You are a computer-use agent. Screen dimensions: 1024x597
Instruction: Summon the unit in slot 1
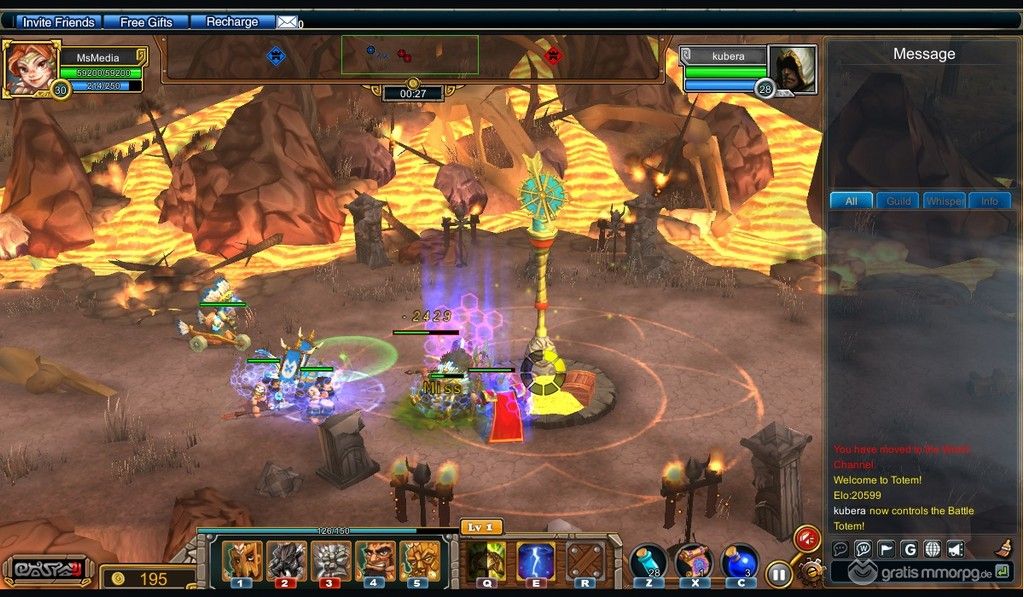point(241,561)
